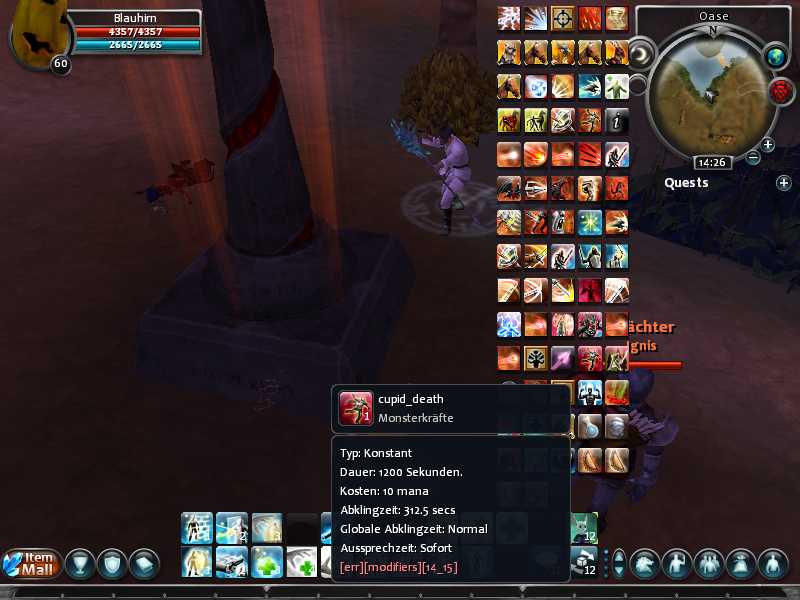Select the crosshair target skill icon
This screenshot has width=800, height=600.
coord(563,17)
